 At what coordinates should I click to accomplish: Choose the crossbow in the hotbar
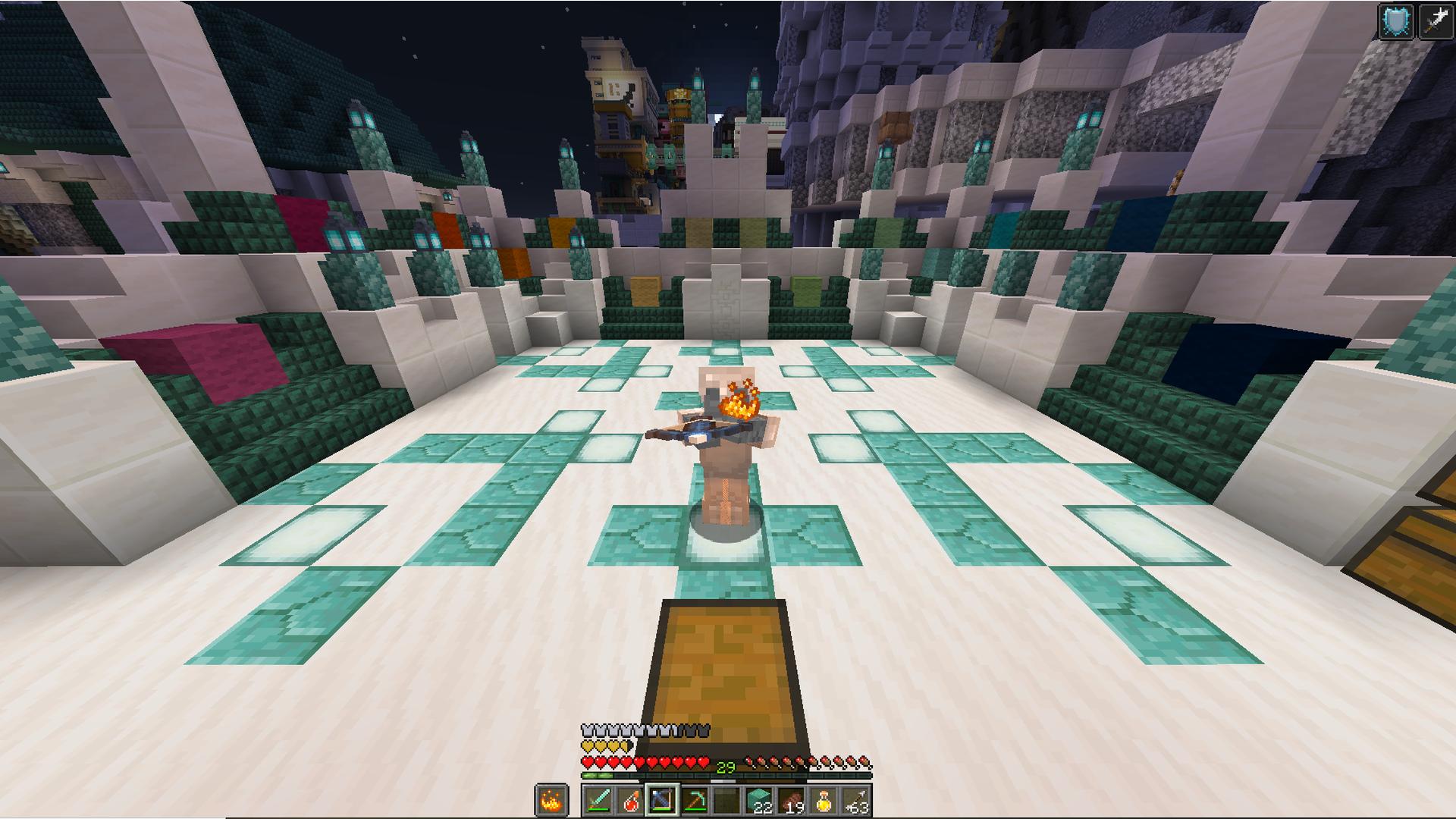662,801
